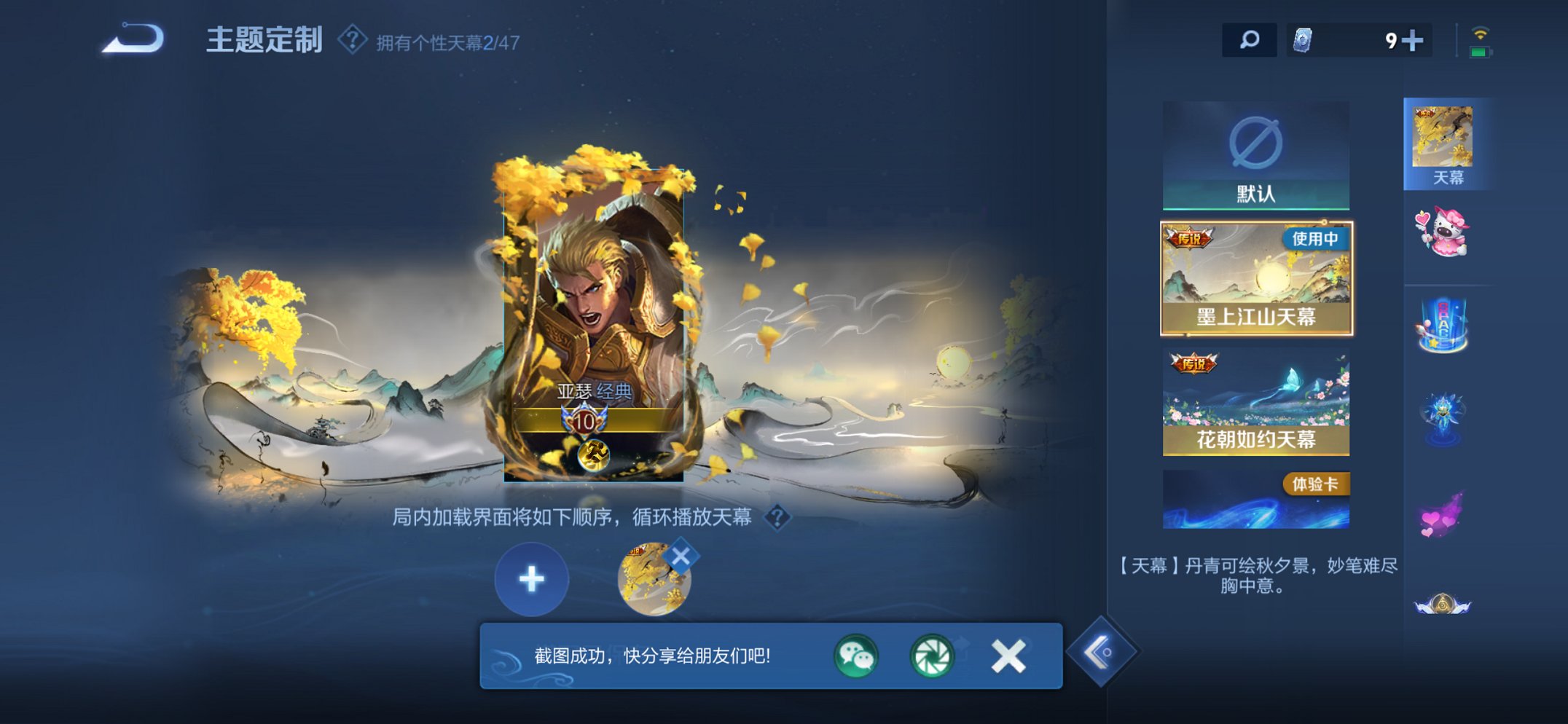Switch to the default 默认 sky curtain
The width and height of the screenshot is (1568, 724).
1257,154
